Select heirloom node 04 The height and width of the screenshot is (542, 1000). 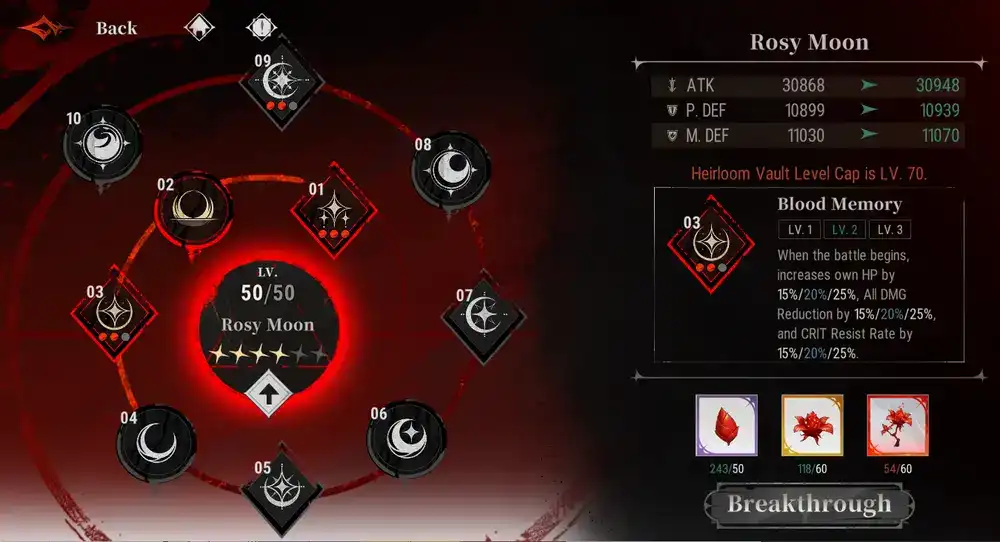[156, 440]
